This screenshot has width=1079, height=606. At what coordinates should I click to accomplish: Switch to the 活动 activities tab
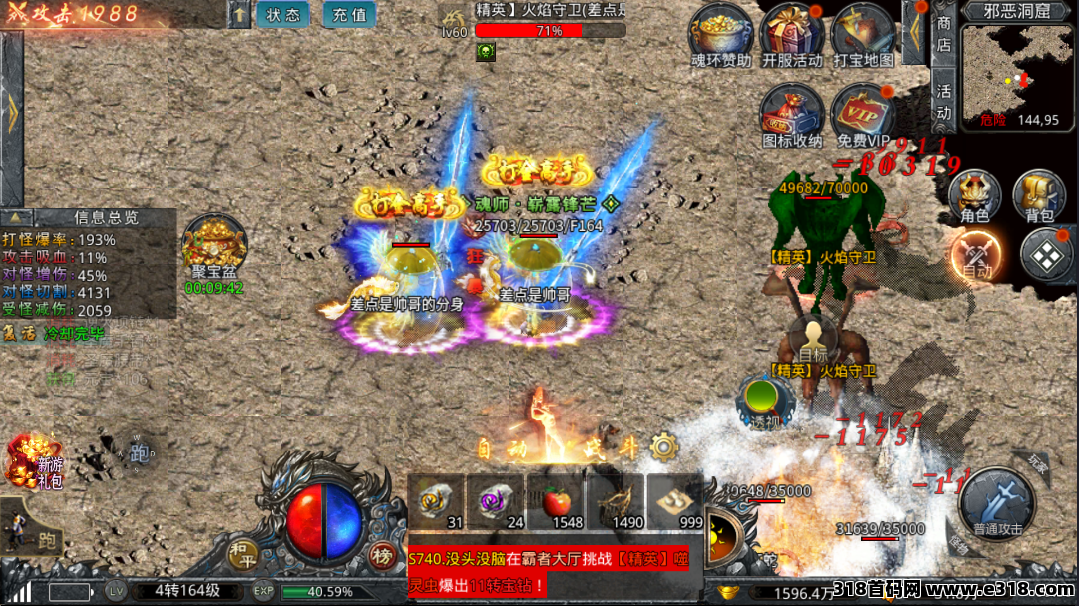coord(944,100)
